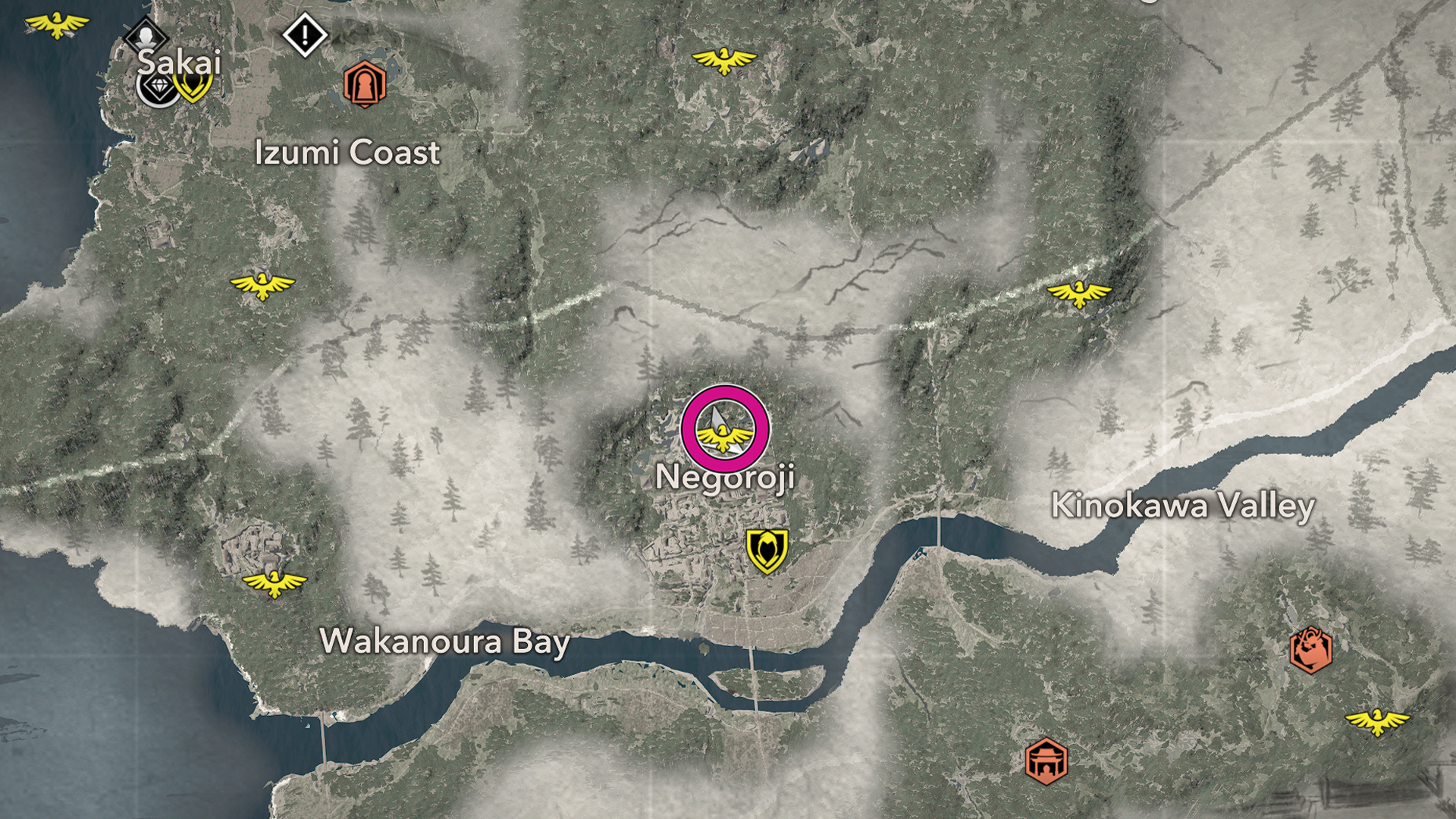Click the eagle viewpoint over the sea beside Sakai
Viewport: 1456px width, 819px height.
pos(57,25)
